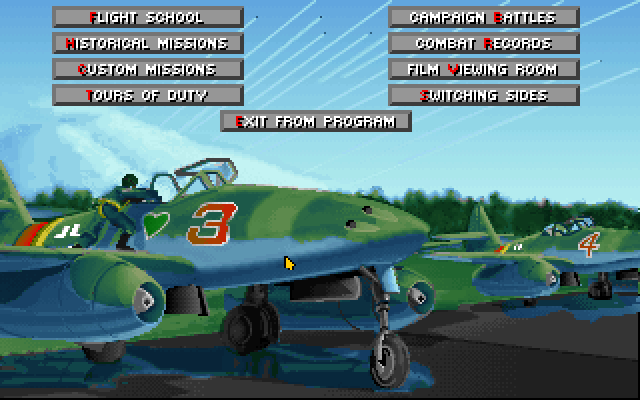
Task: Open Campaign Battles
Action: (x=484, y=17)
